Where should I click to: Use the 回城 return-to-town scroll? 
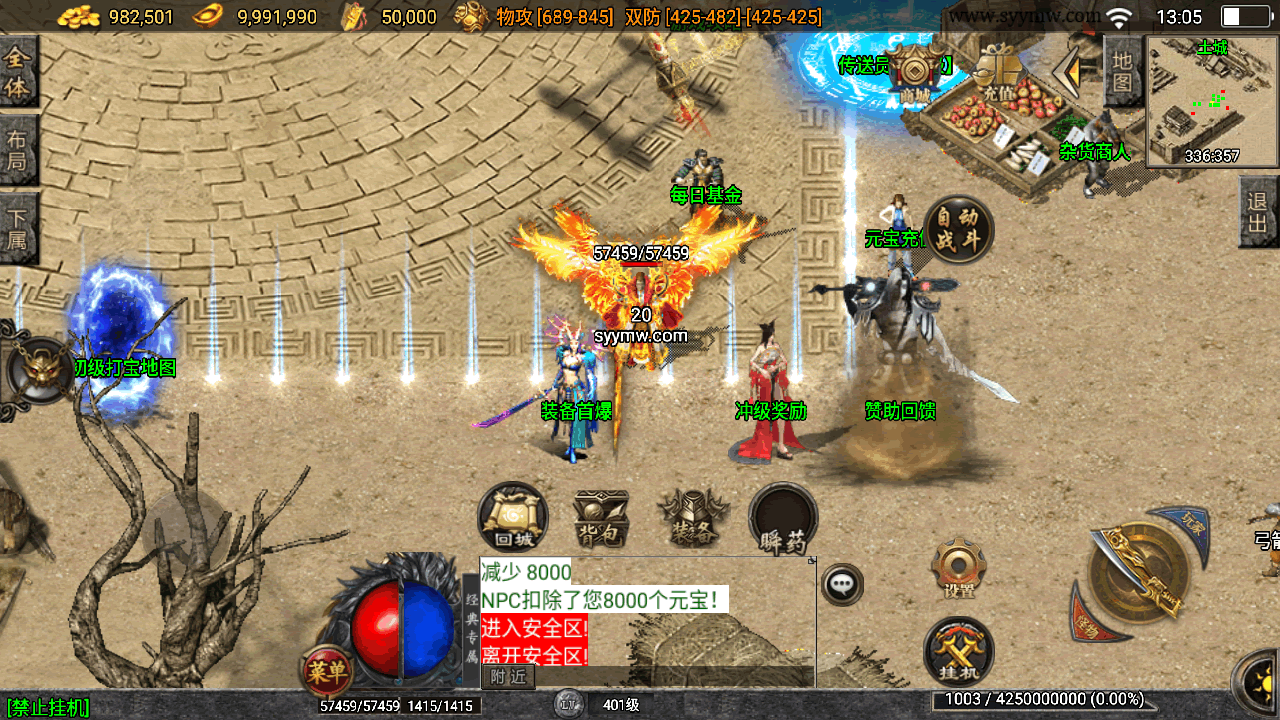(513, 518)
